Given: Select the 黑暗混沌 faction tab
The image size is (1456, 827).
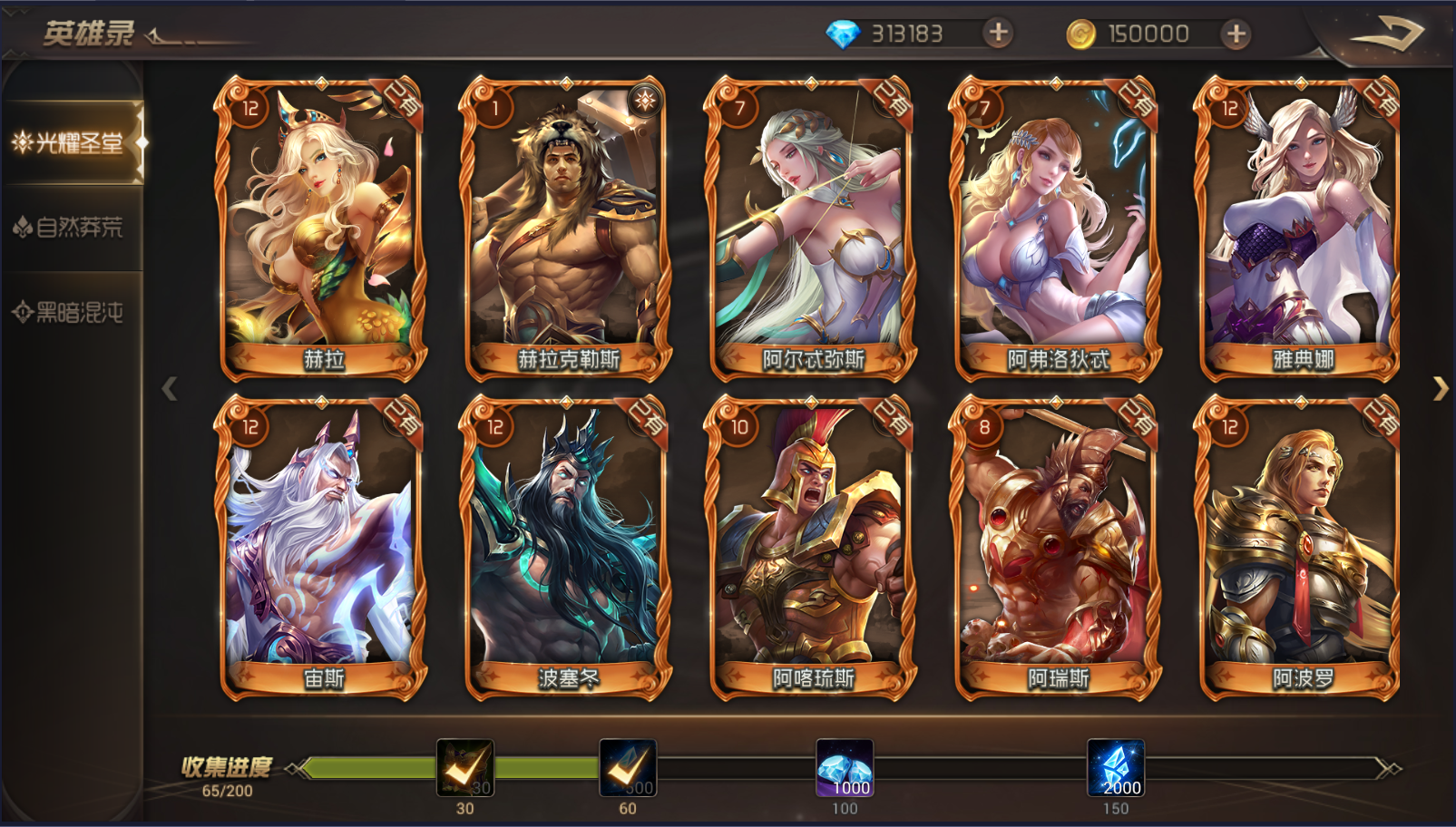Looking at the screenshot, I should click(71, 313).
